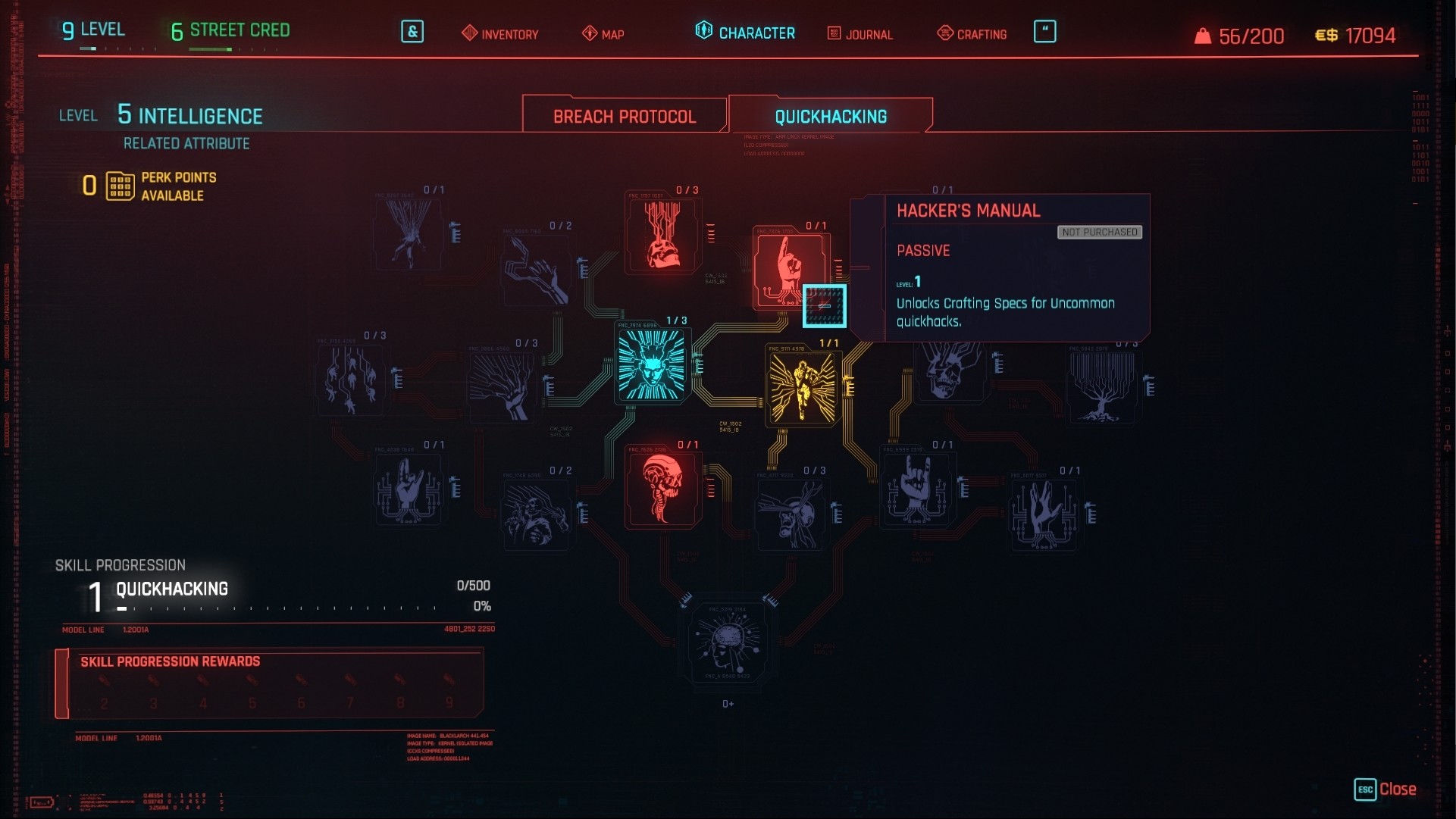Image resolution: width=1456 pixels, height=819 pixels.
Task: Select the Quickhacking tab
Action: click(x=828, y=117)
